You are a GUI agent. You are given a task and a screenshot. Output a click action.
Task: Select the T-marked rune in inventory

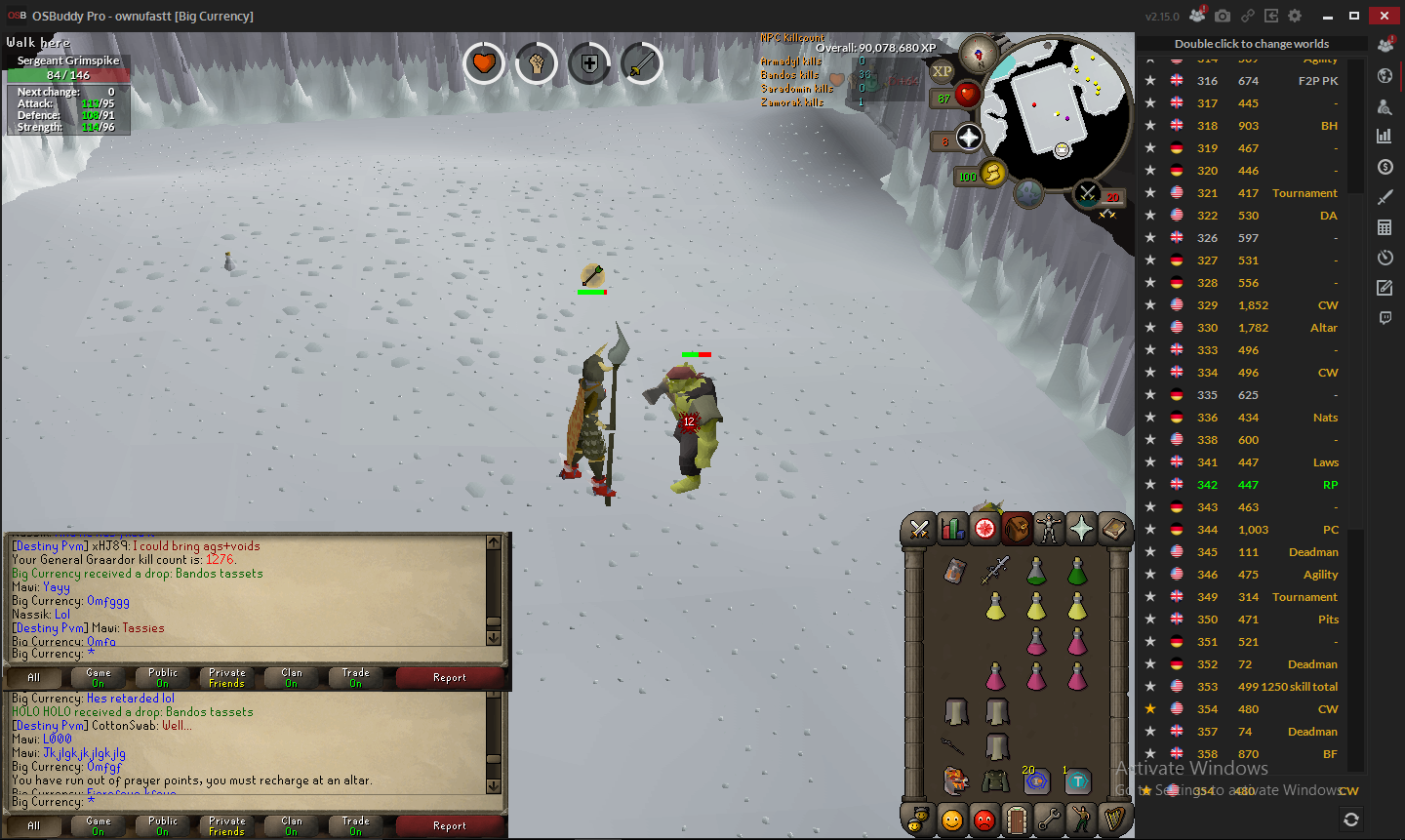(x=1077, y=780)
